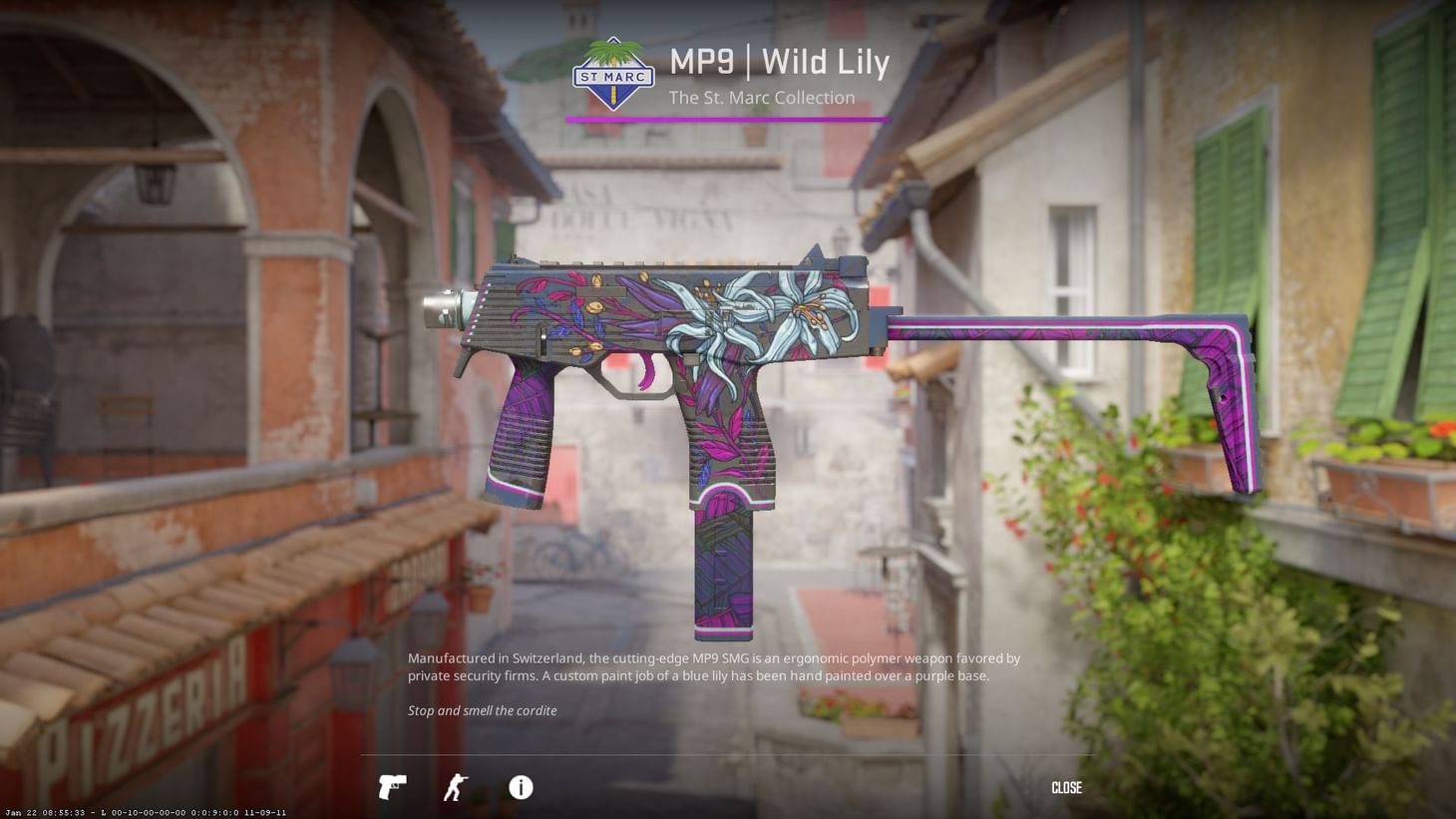Click the character inspect pose icon

coord(455,788)
